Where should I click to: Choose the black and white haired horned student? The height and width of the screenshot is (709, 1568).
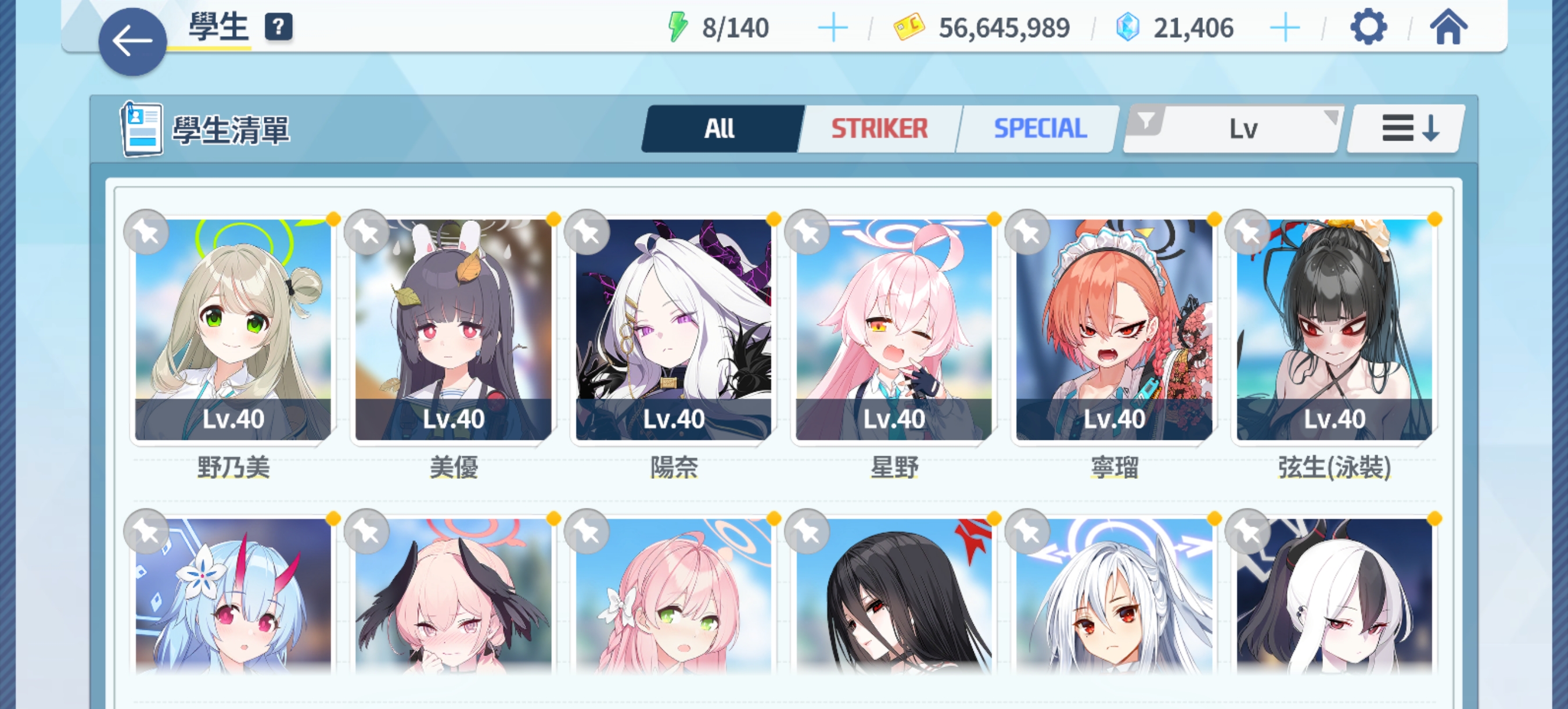click(1335, 596)
